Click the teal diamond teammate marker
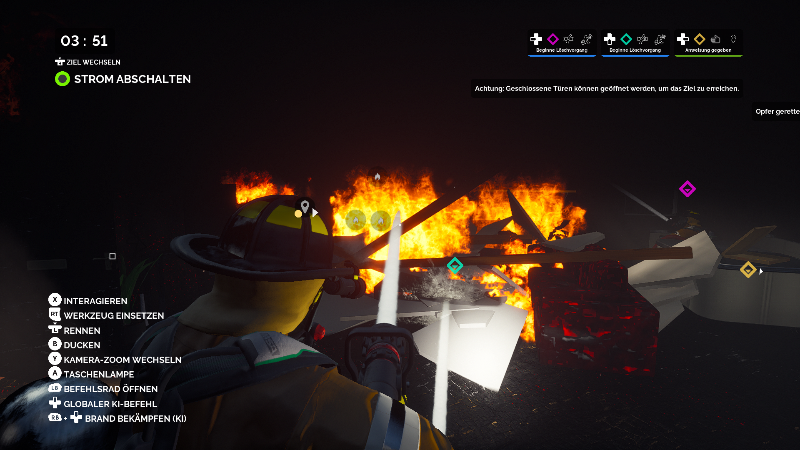The height and width of the screenshot is (450, 800). tap(455, 265)
